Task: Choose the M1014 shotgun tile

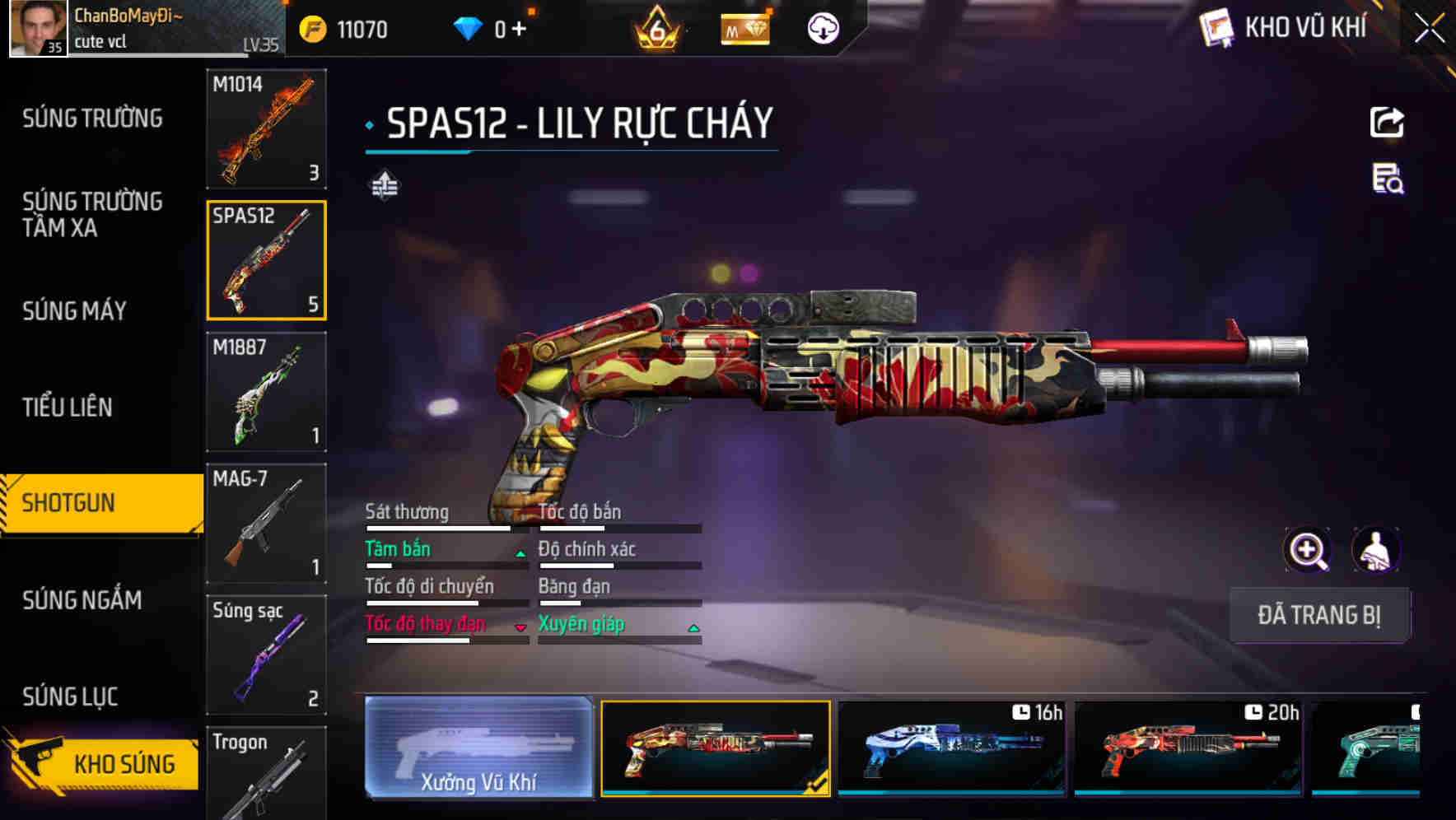Action: [266, 129]
